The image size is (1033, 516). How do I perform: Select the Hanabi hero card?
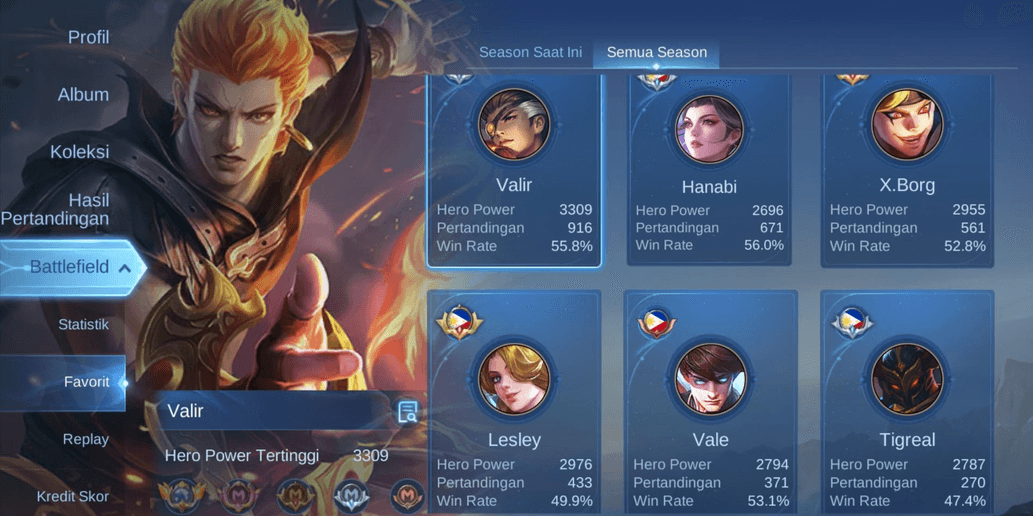[709, 170]
